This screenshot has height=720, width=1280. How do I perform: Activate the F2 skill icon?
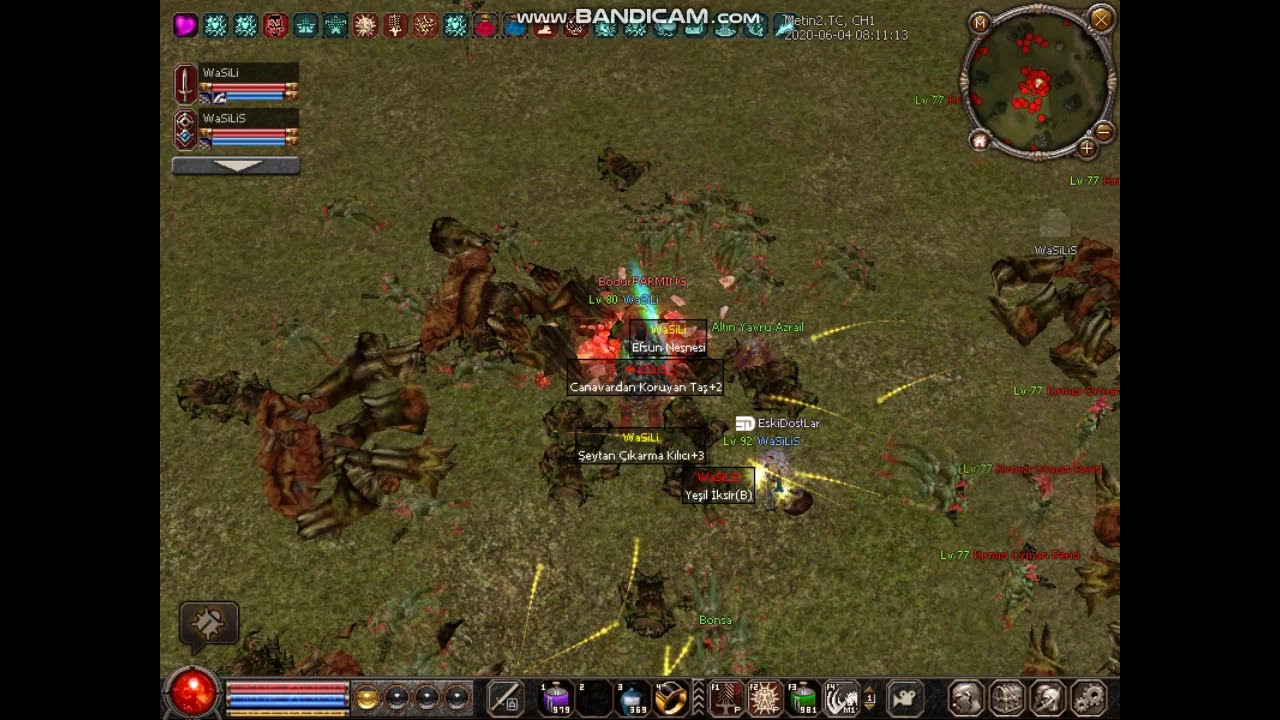[765, 698]
